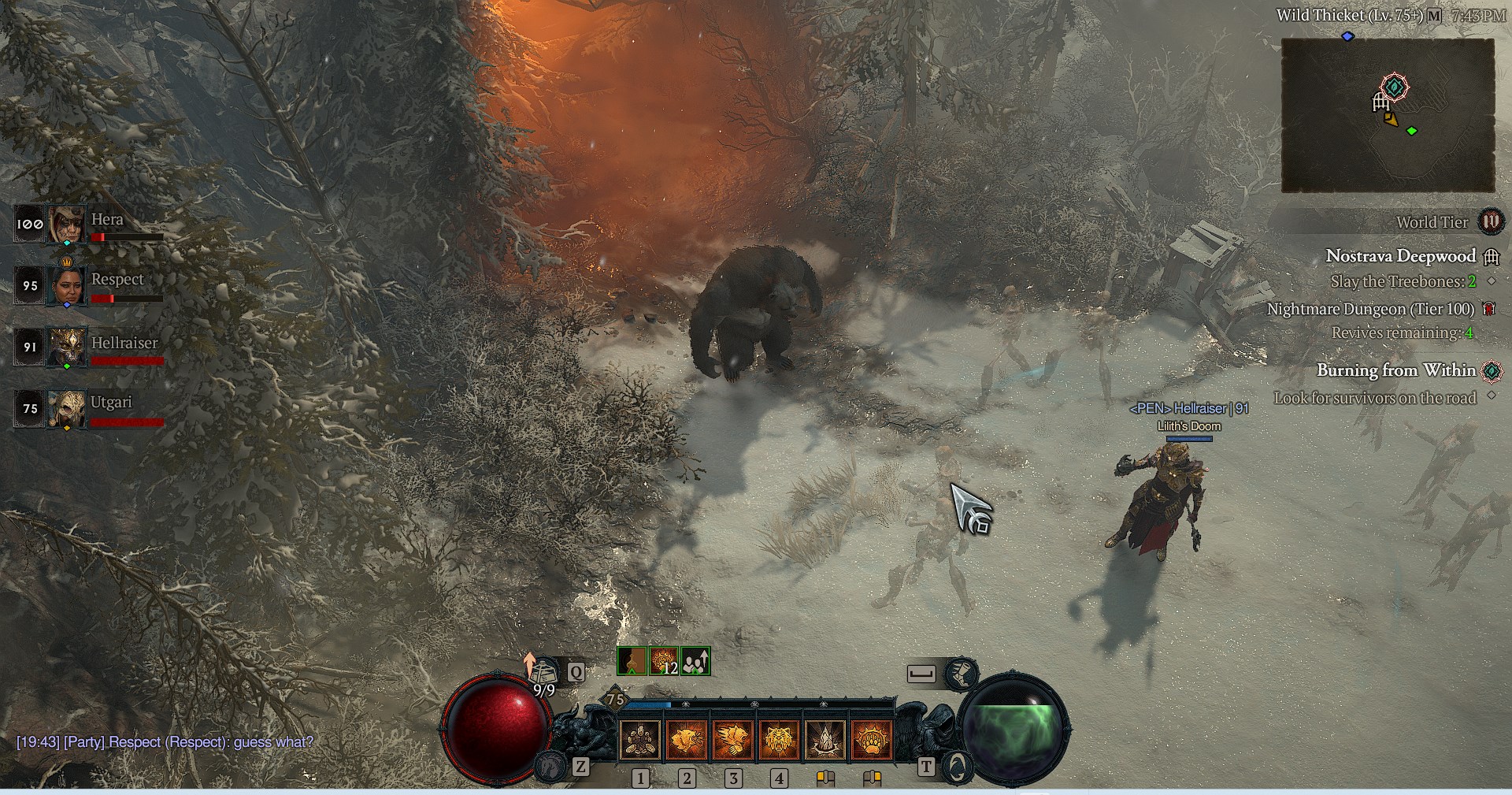Activate the charging bear skill in slot 3
The width and height of the screenshot is (1512, 795).
[733, 740]
